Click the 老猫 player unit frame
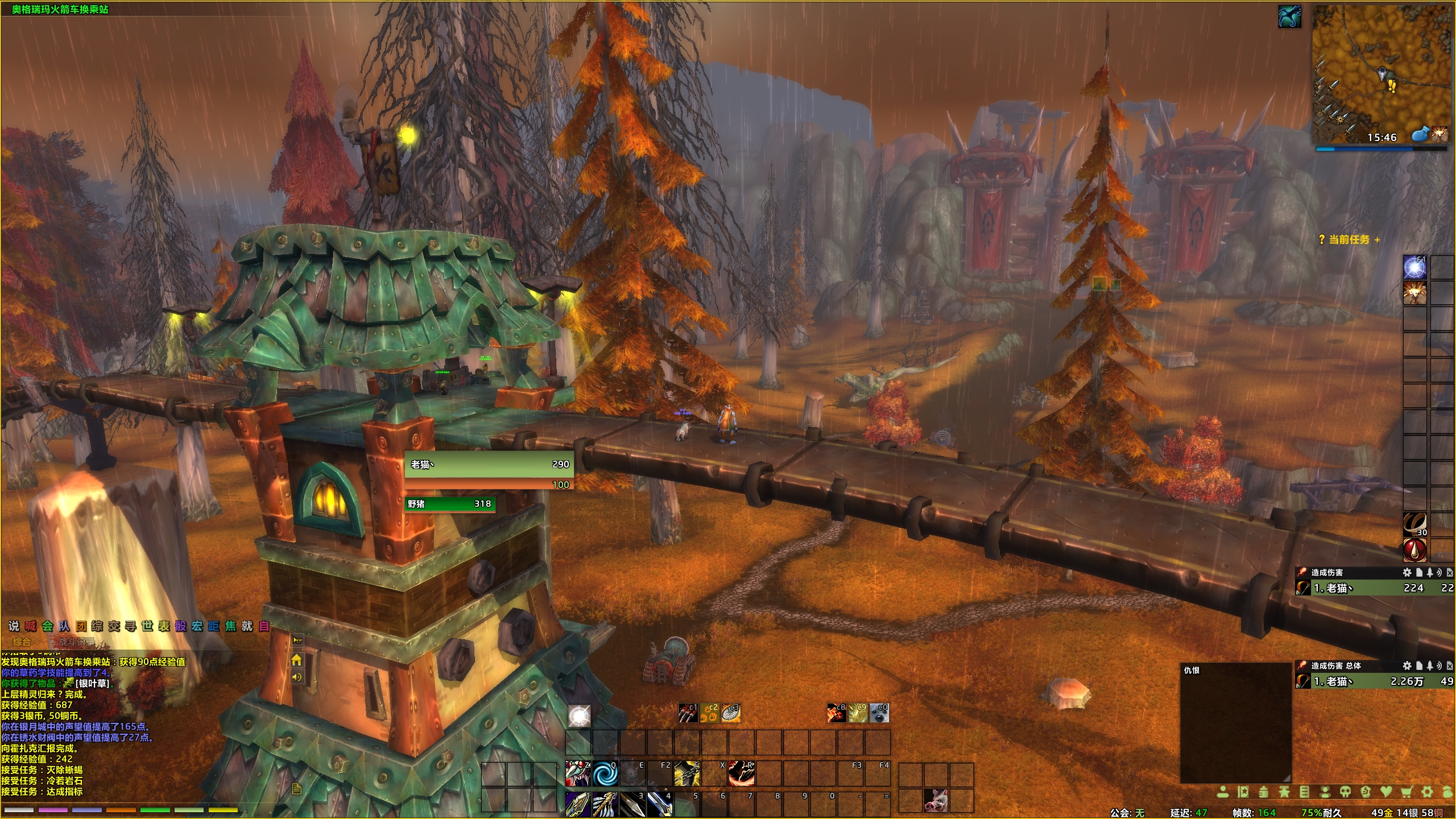 (489, 465)
